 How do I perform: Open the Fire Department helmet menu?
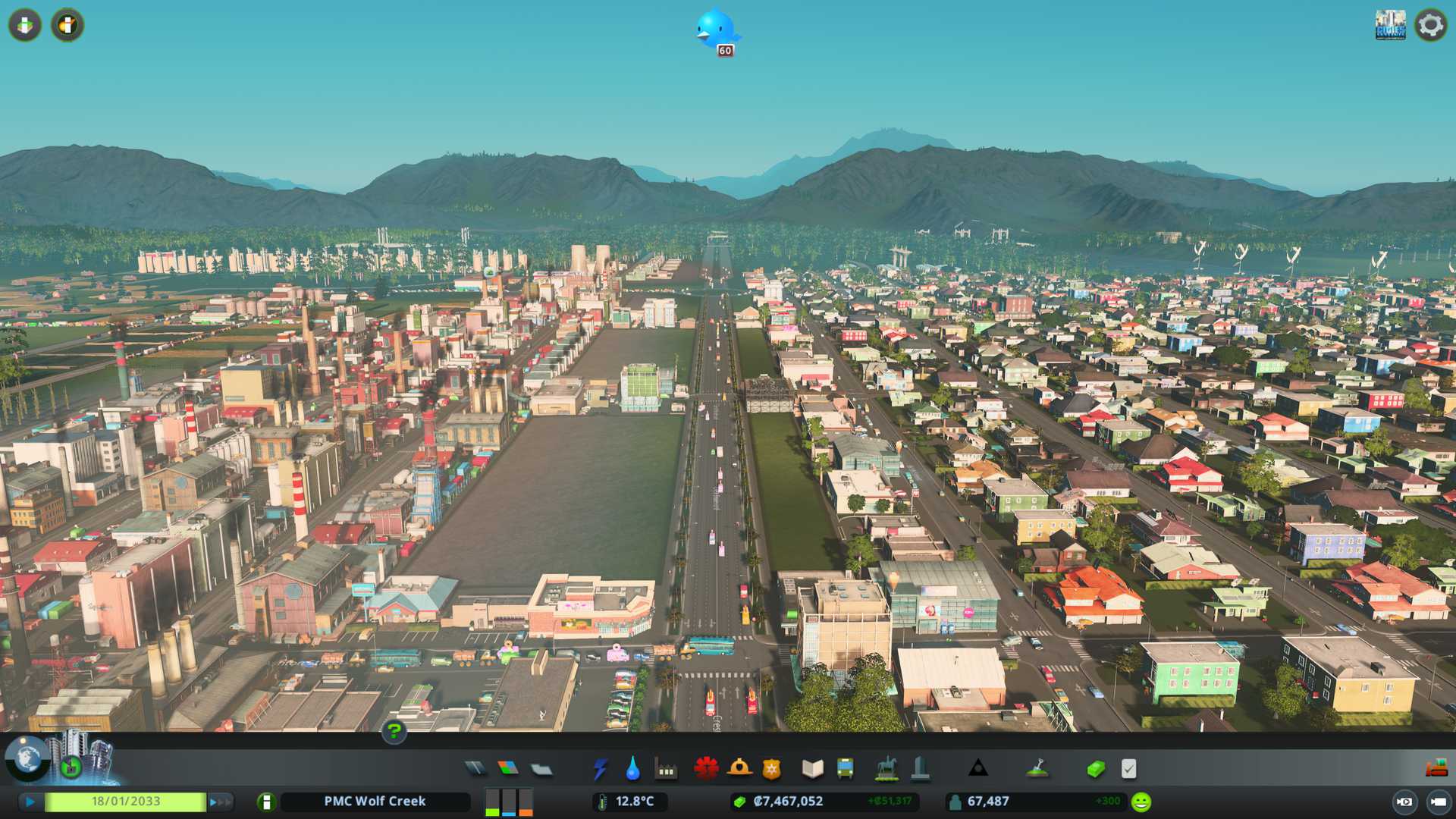(x=739, y=769)
